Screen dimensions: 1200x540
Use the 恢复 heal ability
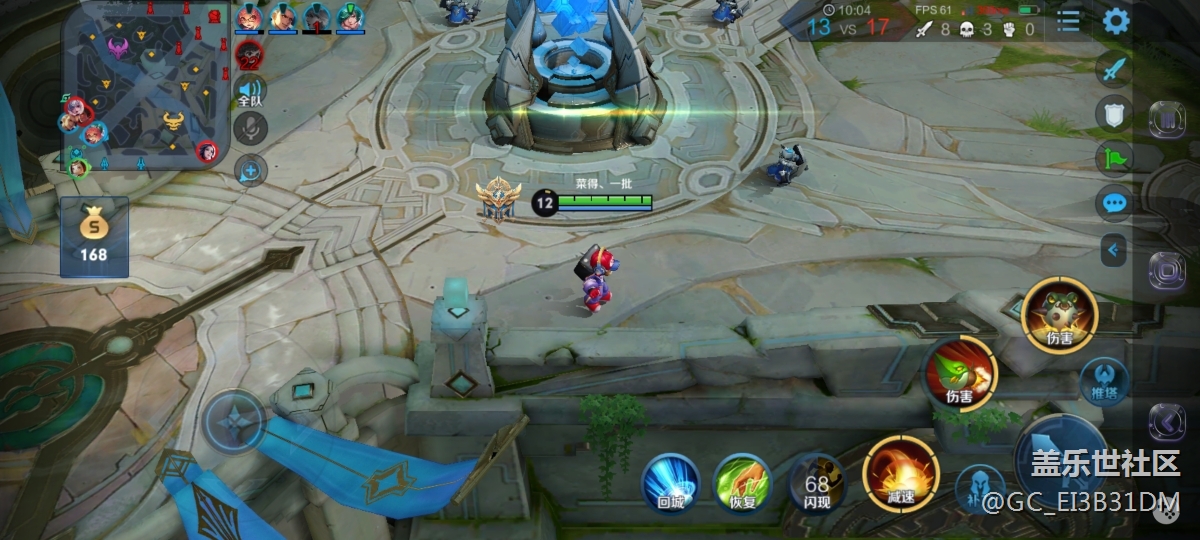click(x=742, y=482)
